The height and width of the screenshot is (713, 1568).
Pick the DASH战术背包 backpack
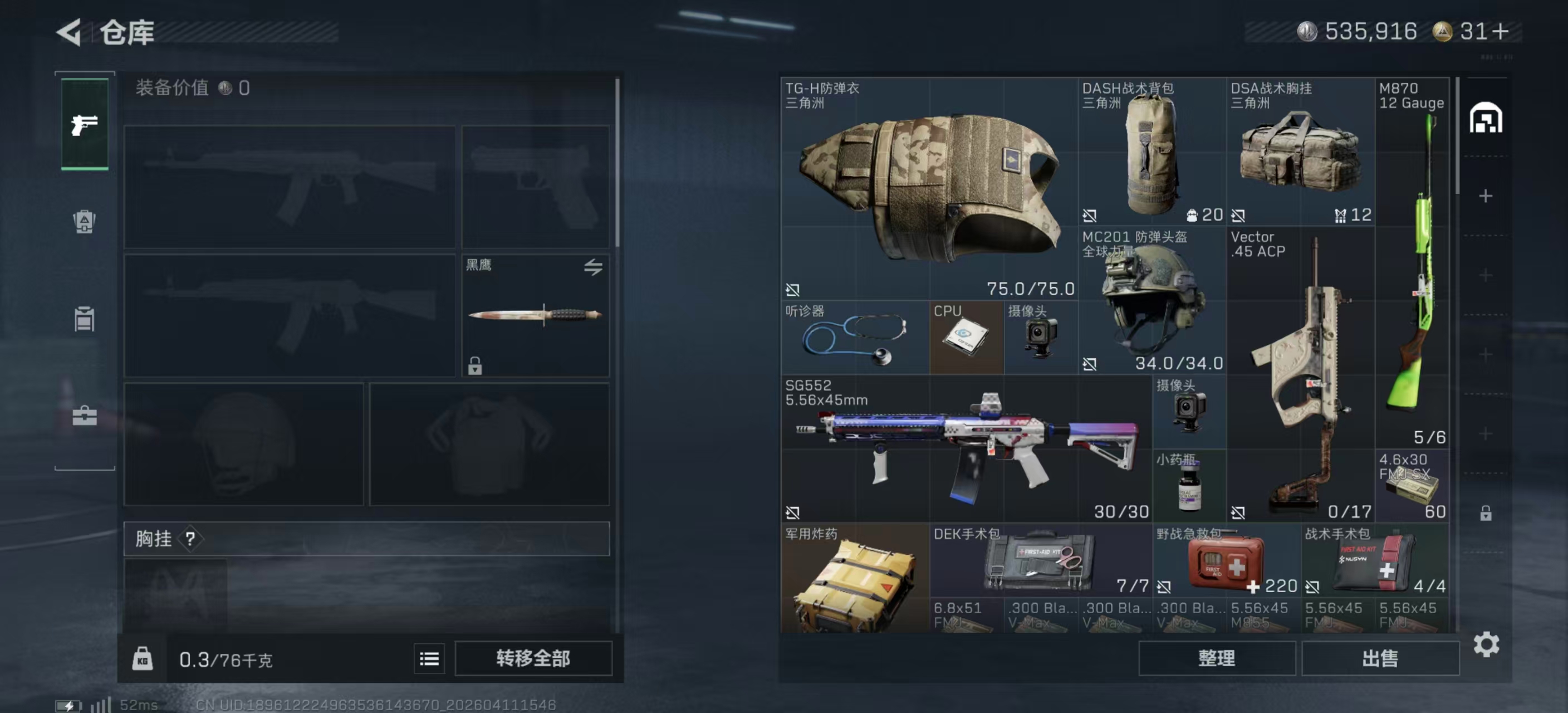[x=1151, y=152]
